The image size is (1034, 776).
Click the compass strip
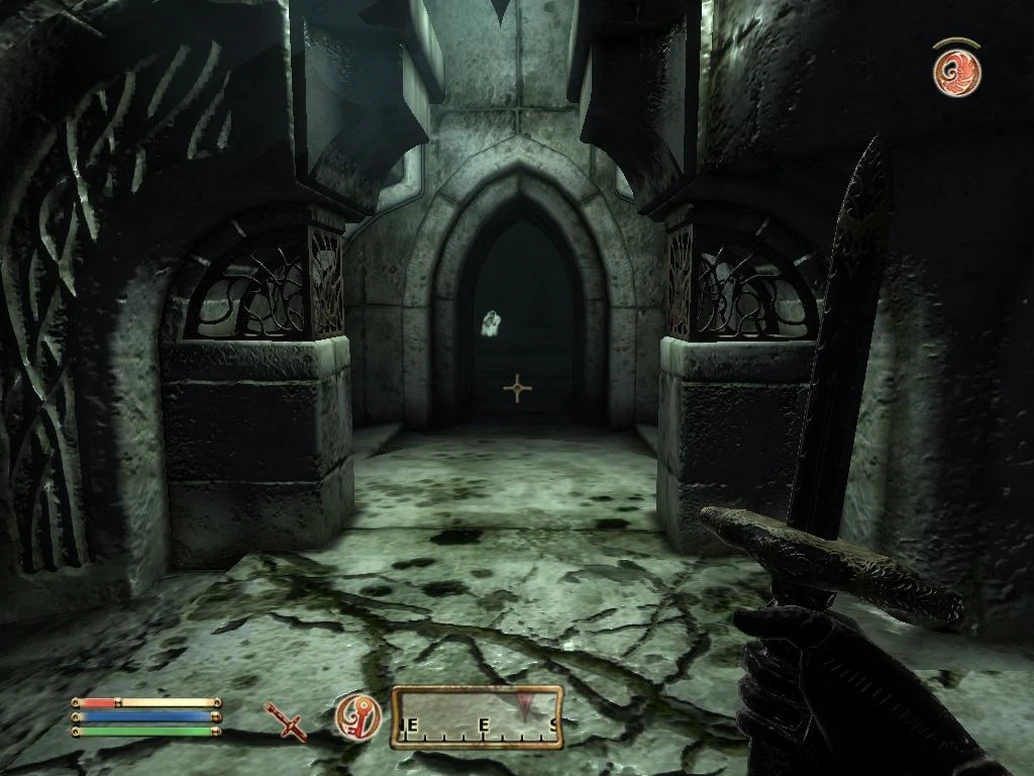pos(477,717)
